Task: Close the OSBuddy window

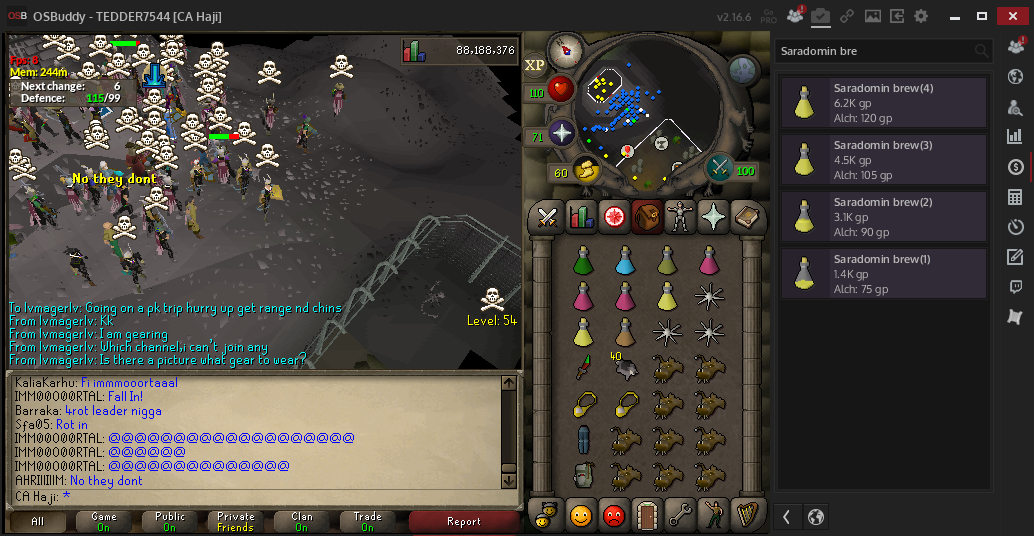Action: 1013,16
